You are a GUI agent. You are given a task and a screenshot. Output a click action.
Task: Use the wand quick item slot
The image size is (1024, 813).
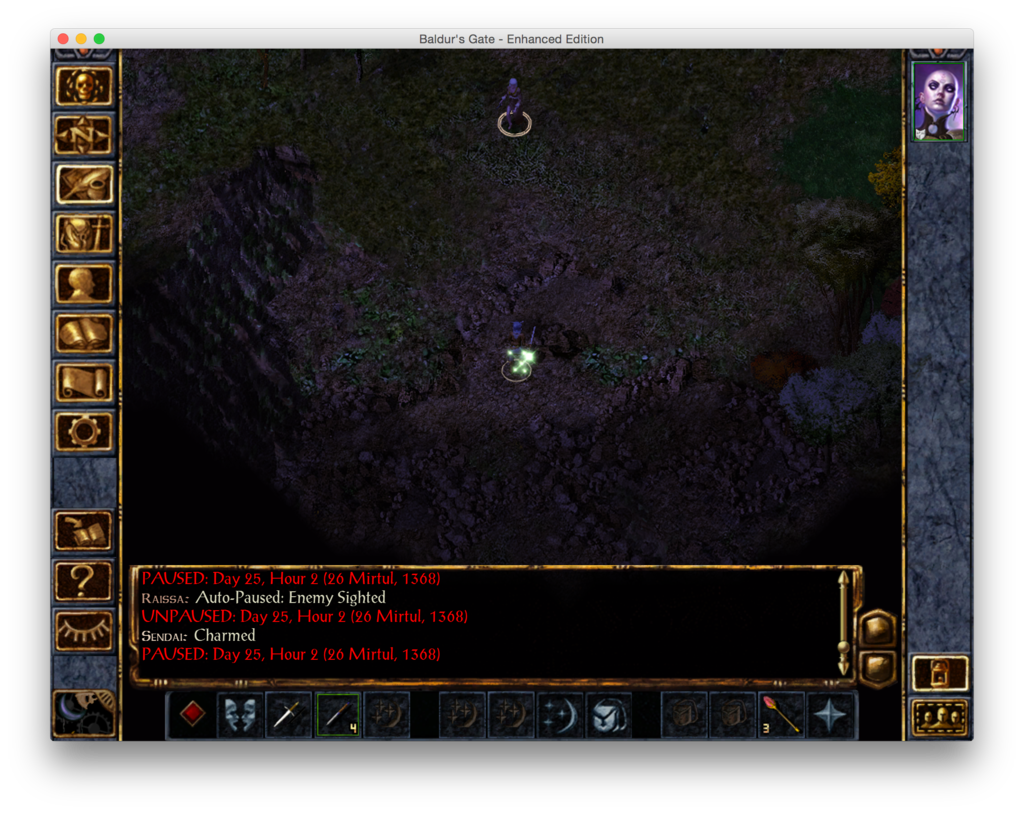(x=338, y=714)
